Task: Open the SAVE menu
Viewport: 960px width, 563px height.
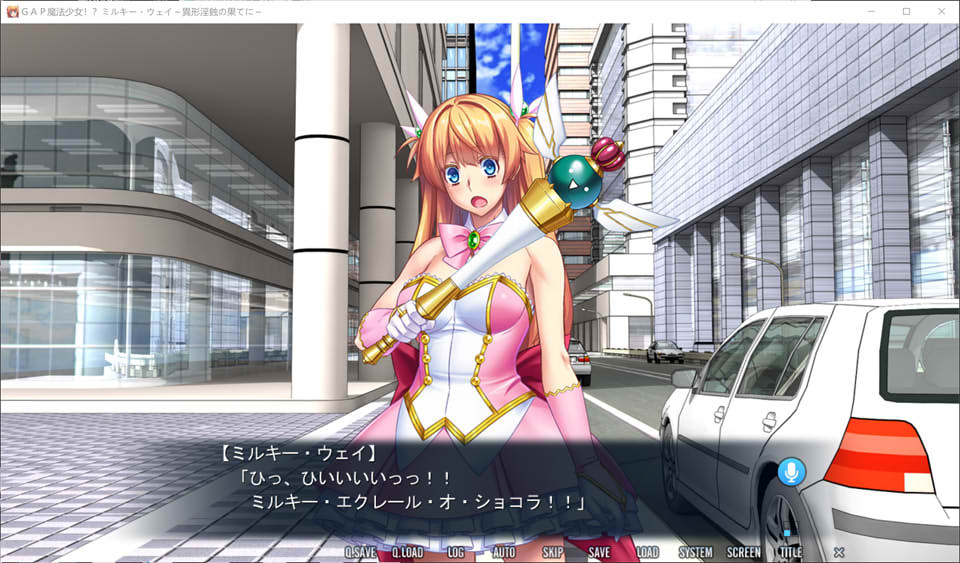Action: 599,552
